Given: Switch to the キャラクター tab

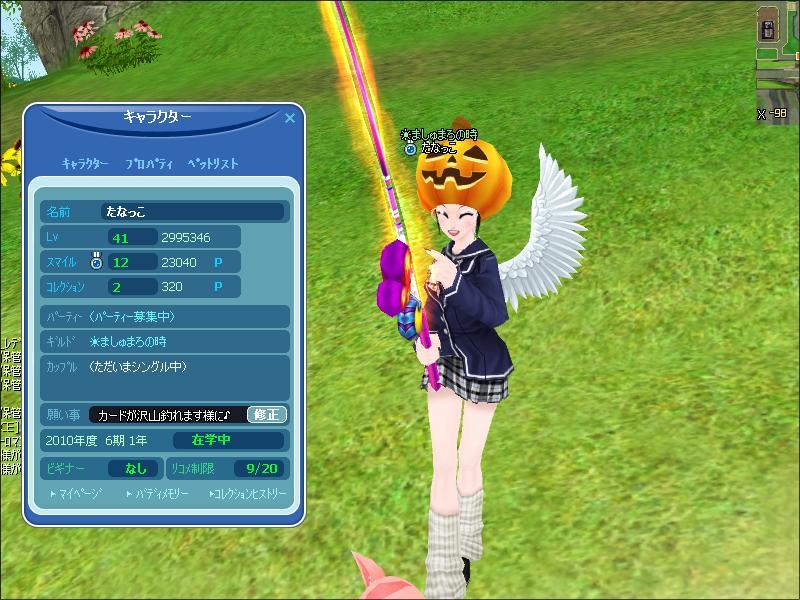Looking at the screenshot, I should tap(85, 163).
